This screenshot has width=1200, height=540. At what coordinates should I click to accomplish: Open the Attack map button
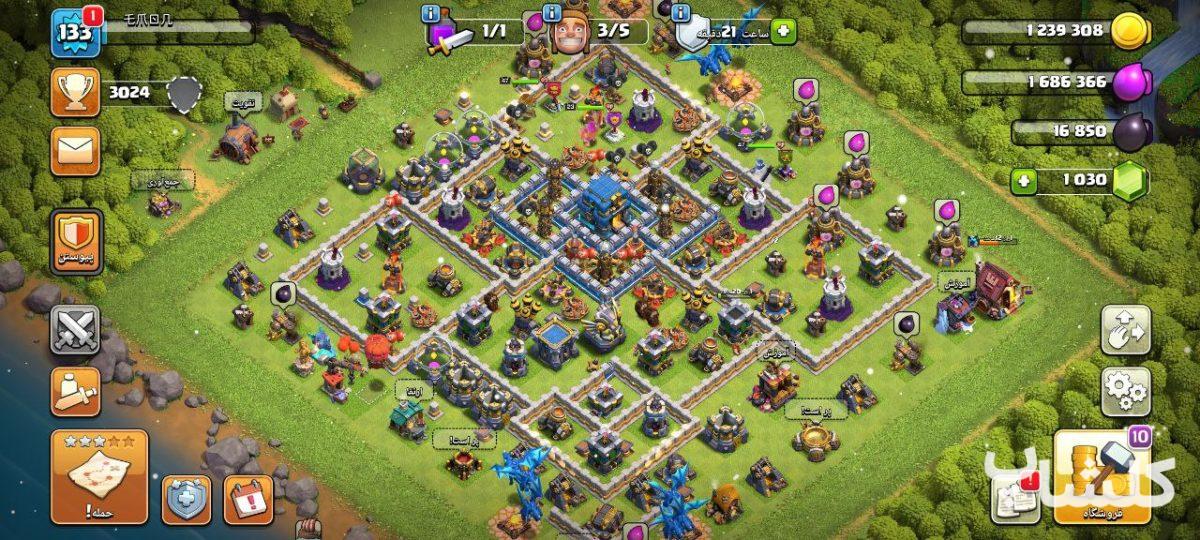[x=99, y=477]
